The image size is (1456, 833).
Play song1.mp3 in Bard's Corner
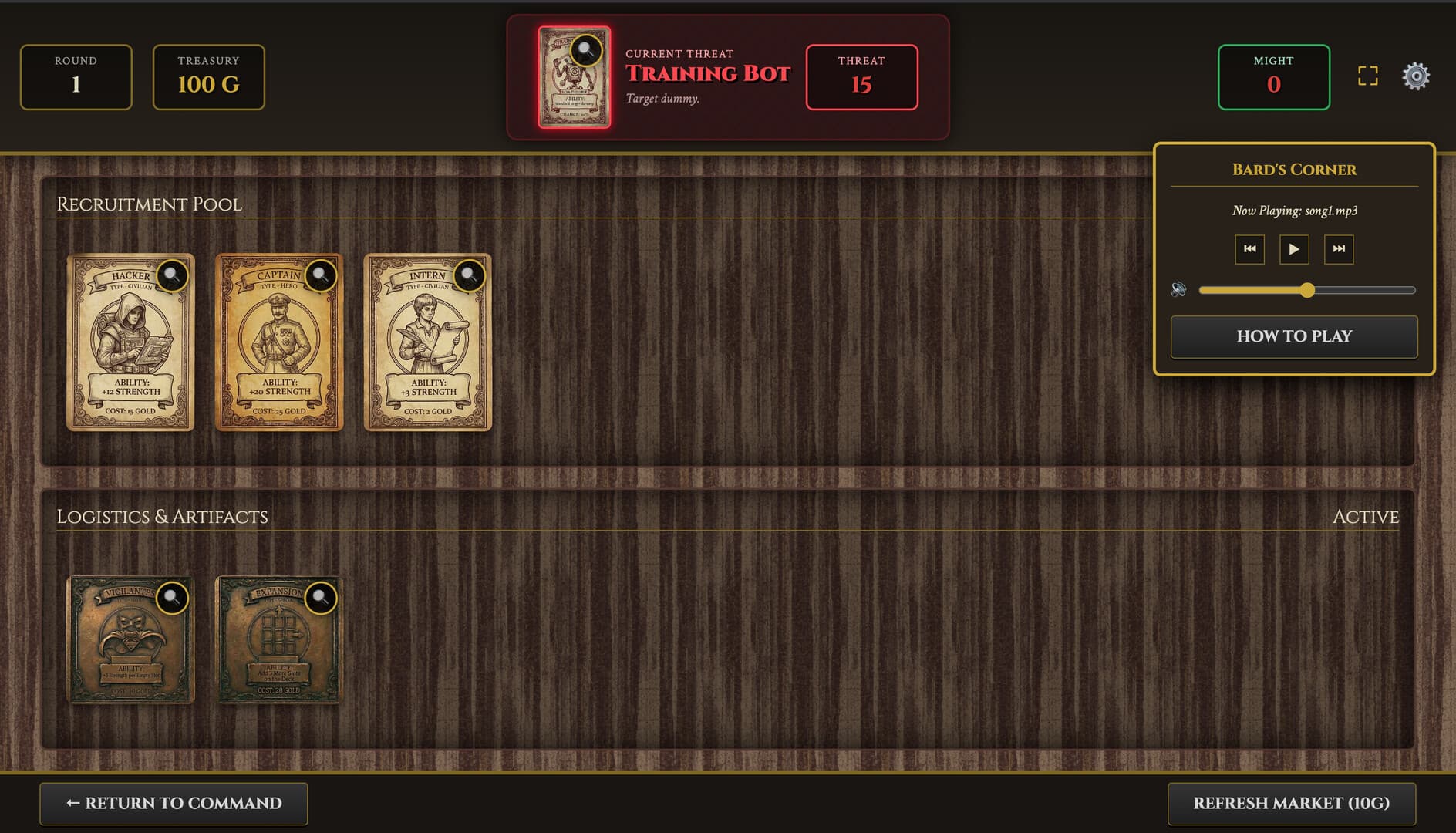pyautogui.click(x=1294, y=249)
